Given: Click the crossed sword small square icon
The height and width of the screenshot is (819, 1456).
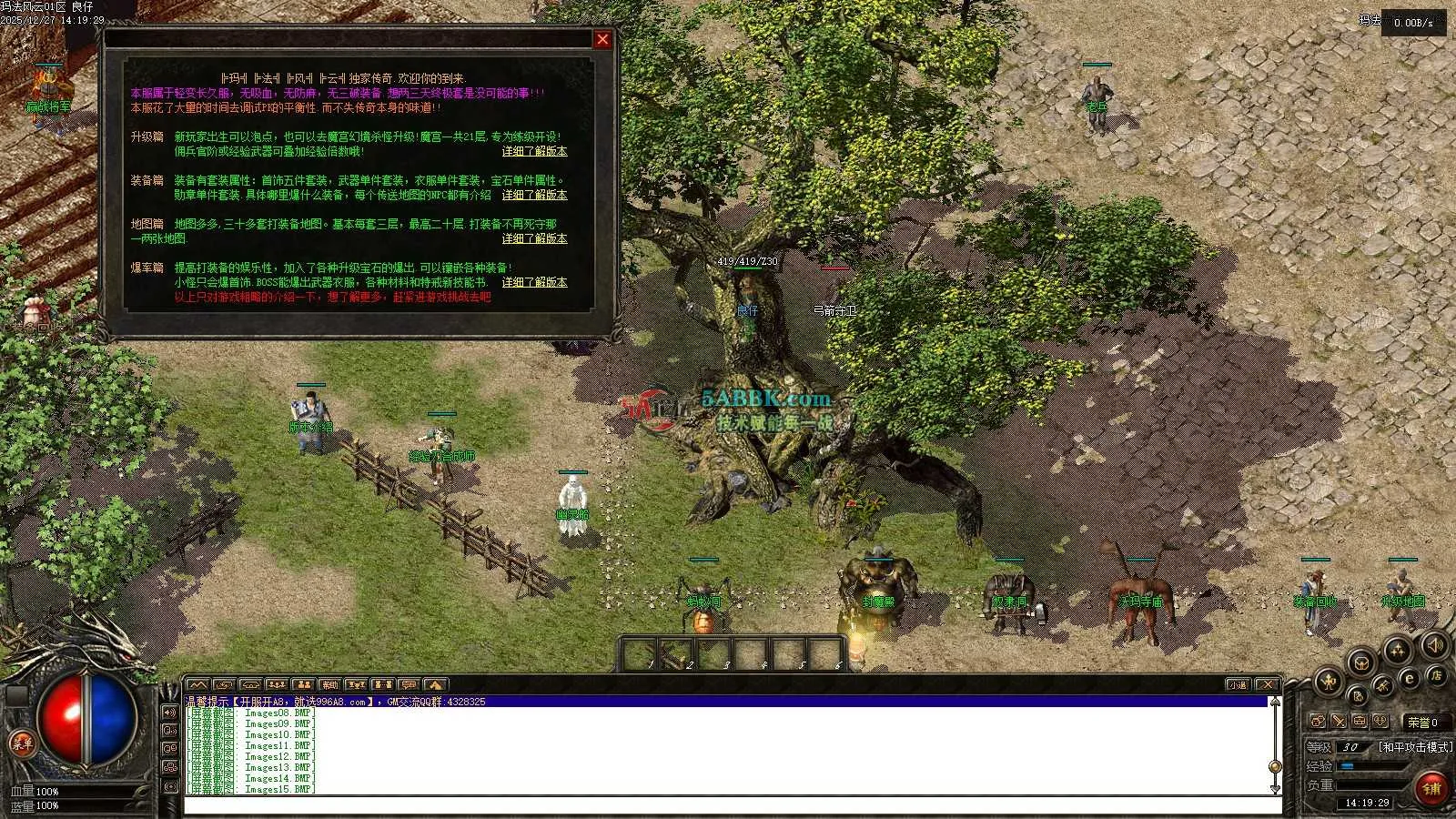Looking at the screenshot, I should coord(1339,721).
